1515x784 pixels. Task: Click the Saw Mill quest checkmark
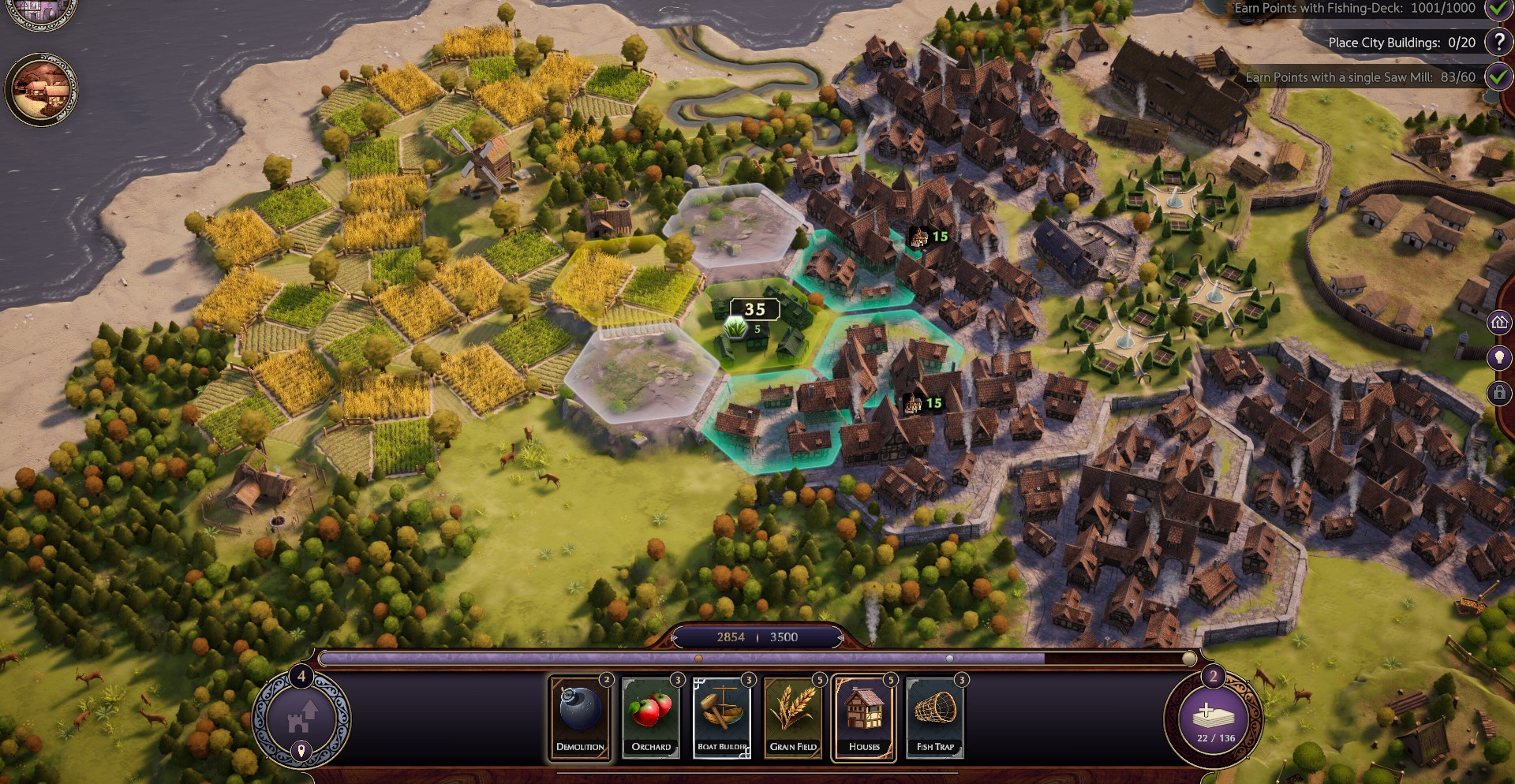tap(1498, 77)
